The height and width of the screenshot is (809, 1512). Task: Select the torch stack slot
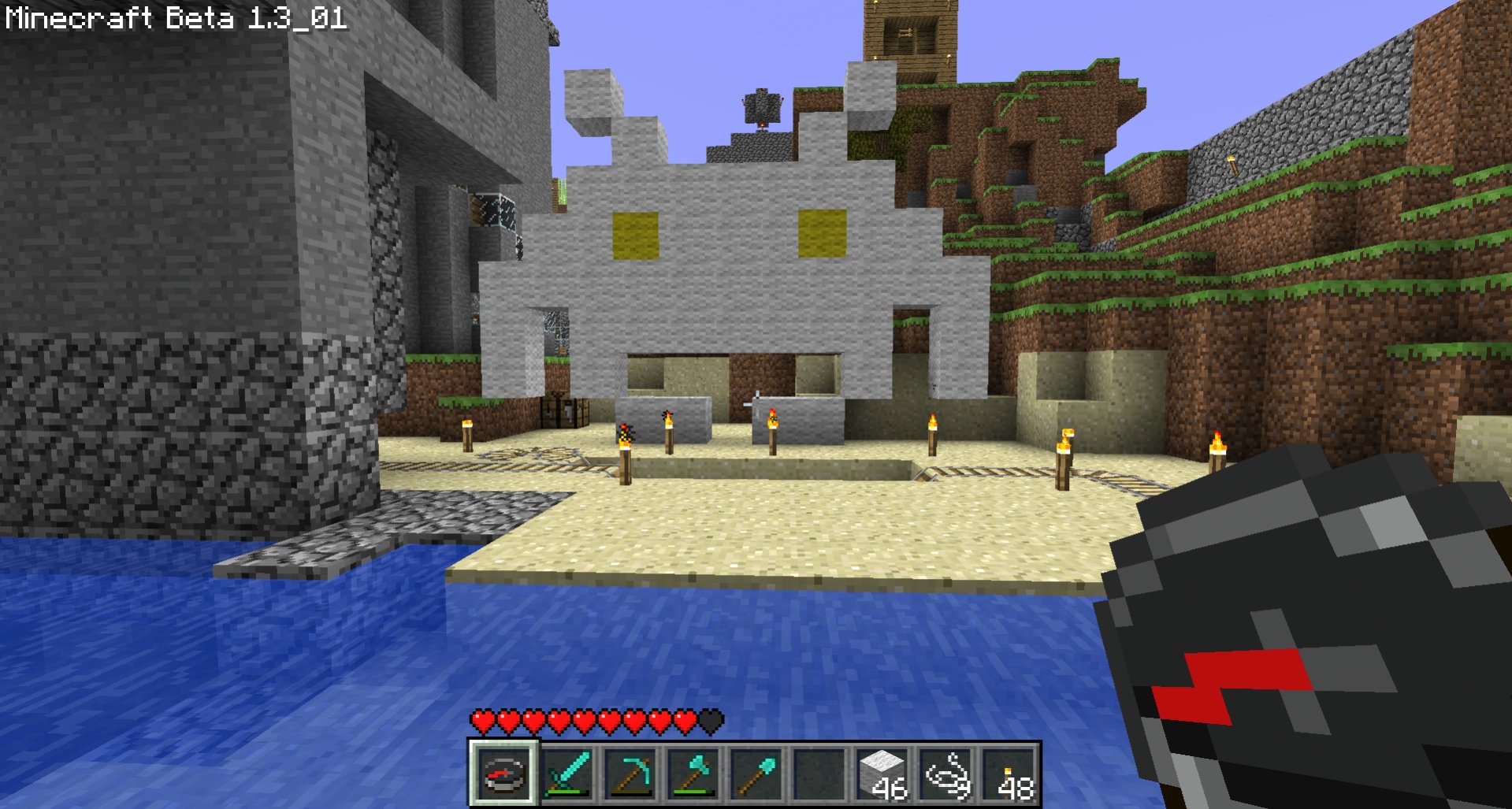[x=1008, y=773]
